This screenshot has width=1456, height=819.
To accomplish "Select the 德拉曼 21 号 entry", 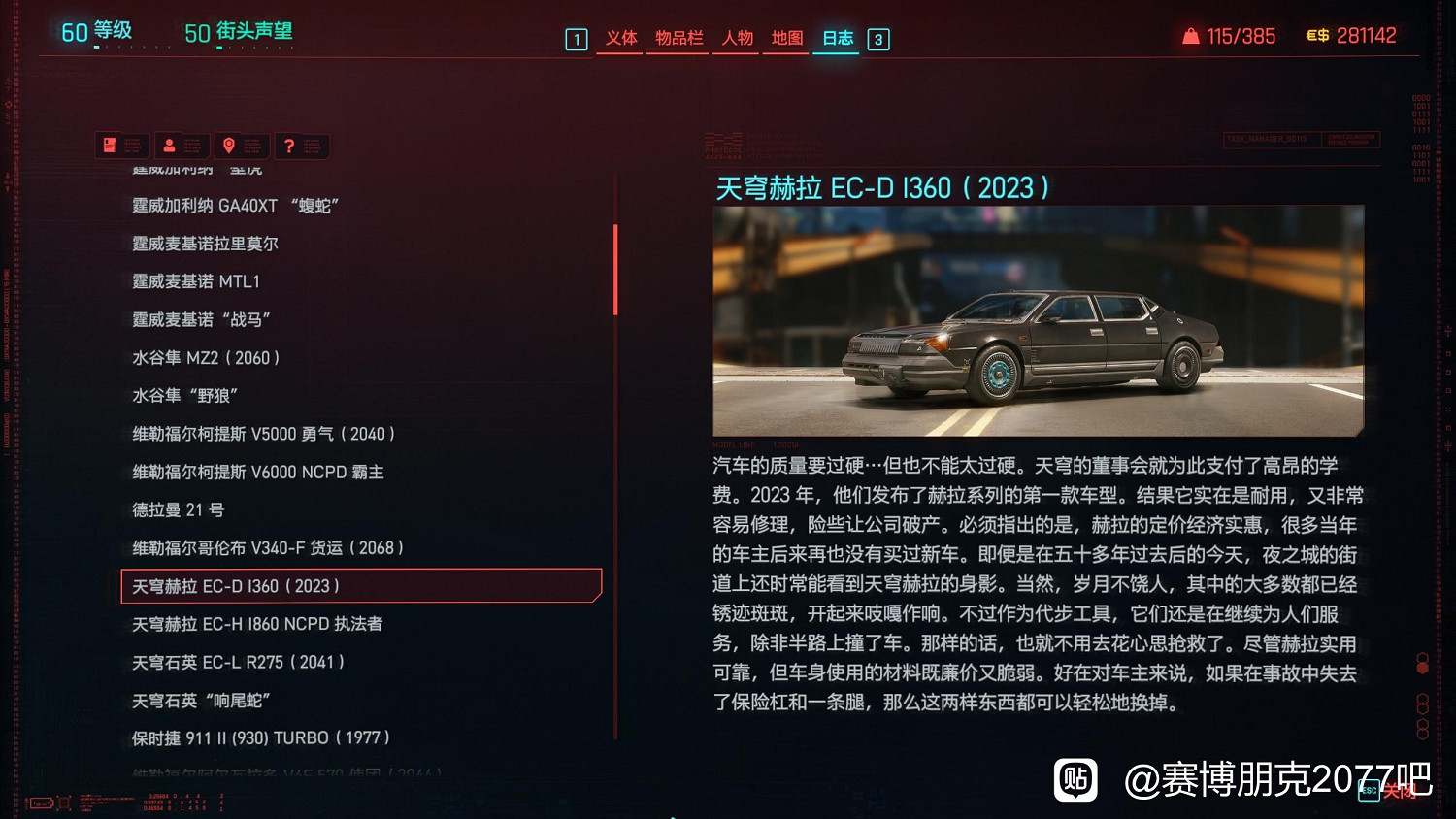I will tap(180, 509).
